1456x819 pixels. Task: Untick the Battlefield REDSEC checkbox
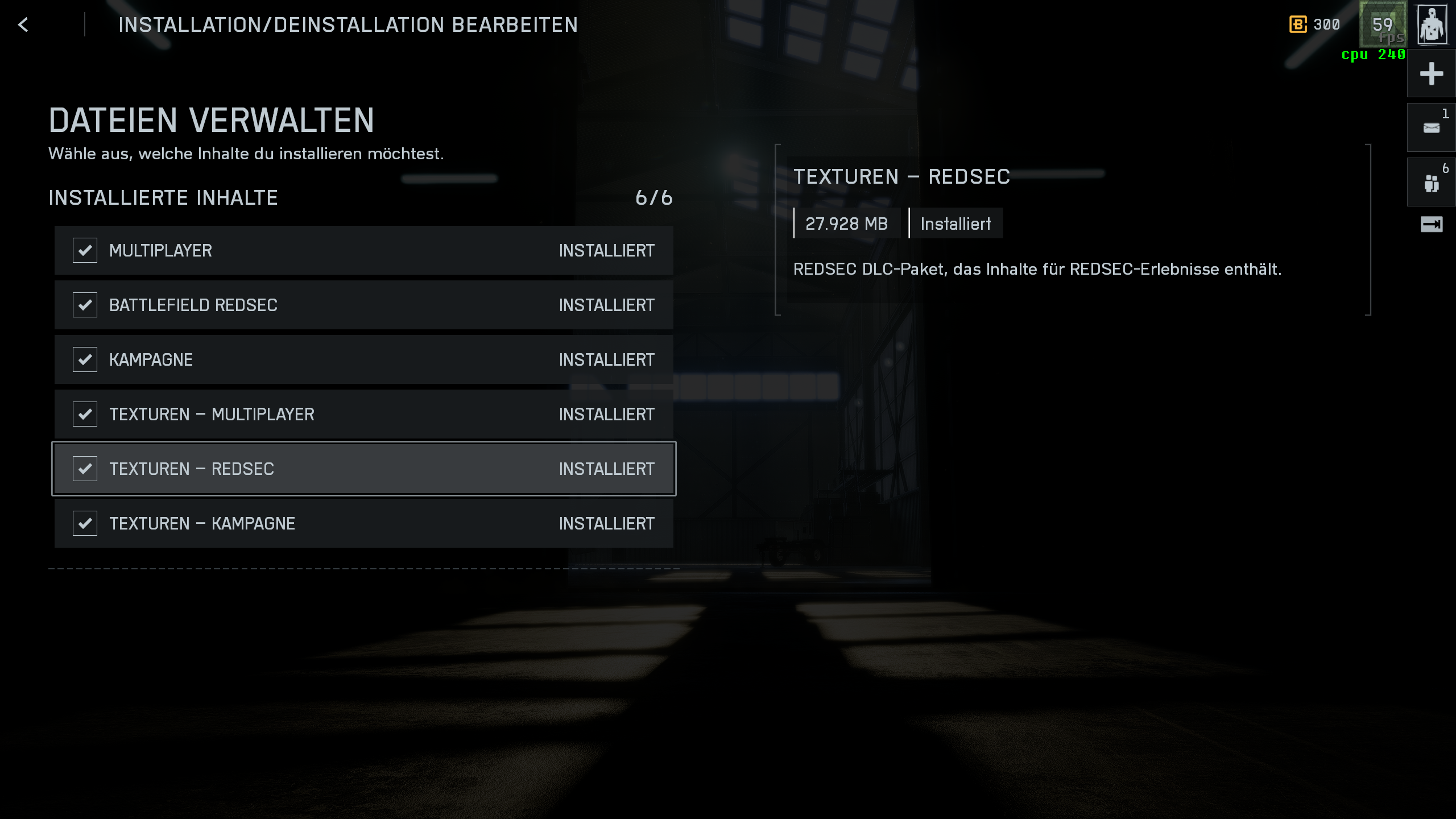(85, 305)
